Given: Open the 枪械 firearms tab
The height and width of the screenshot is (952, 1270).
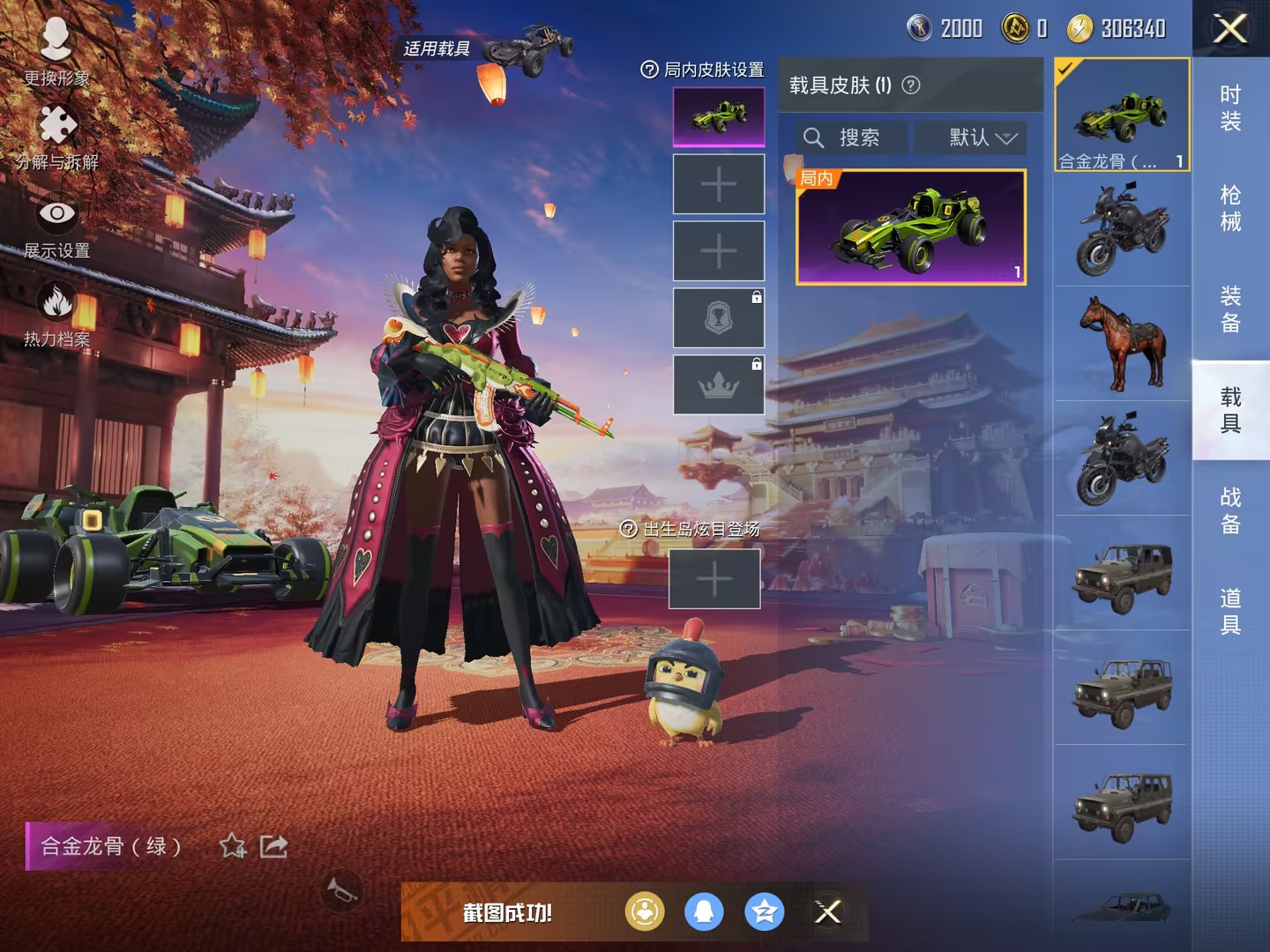Looking at the screenshot, I should [1230, 208].
